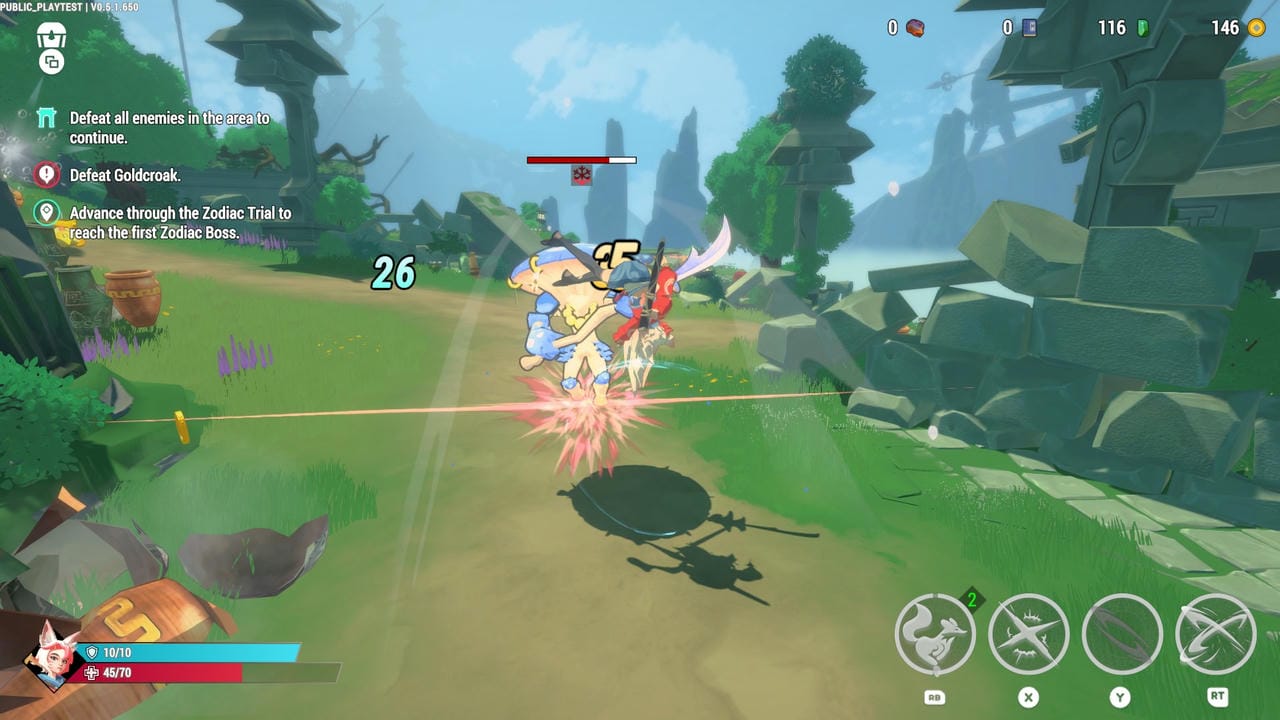
Task: Open the treasure chest icon
Action: 51,36
